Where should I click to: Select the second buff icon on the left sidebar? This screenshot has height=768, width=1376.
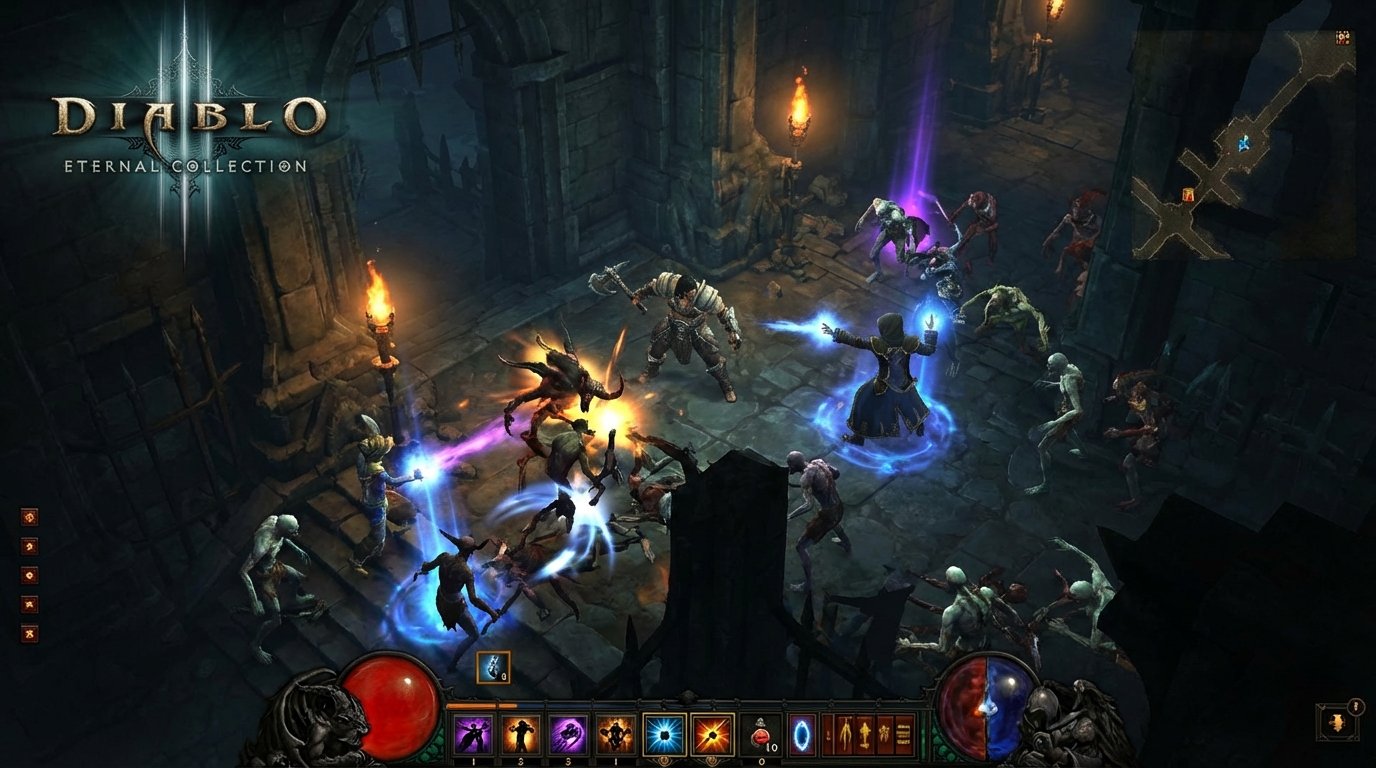[30, 545]
